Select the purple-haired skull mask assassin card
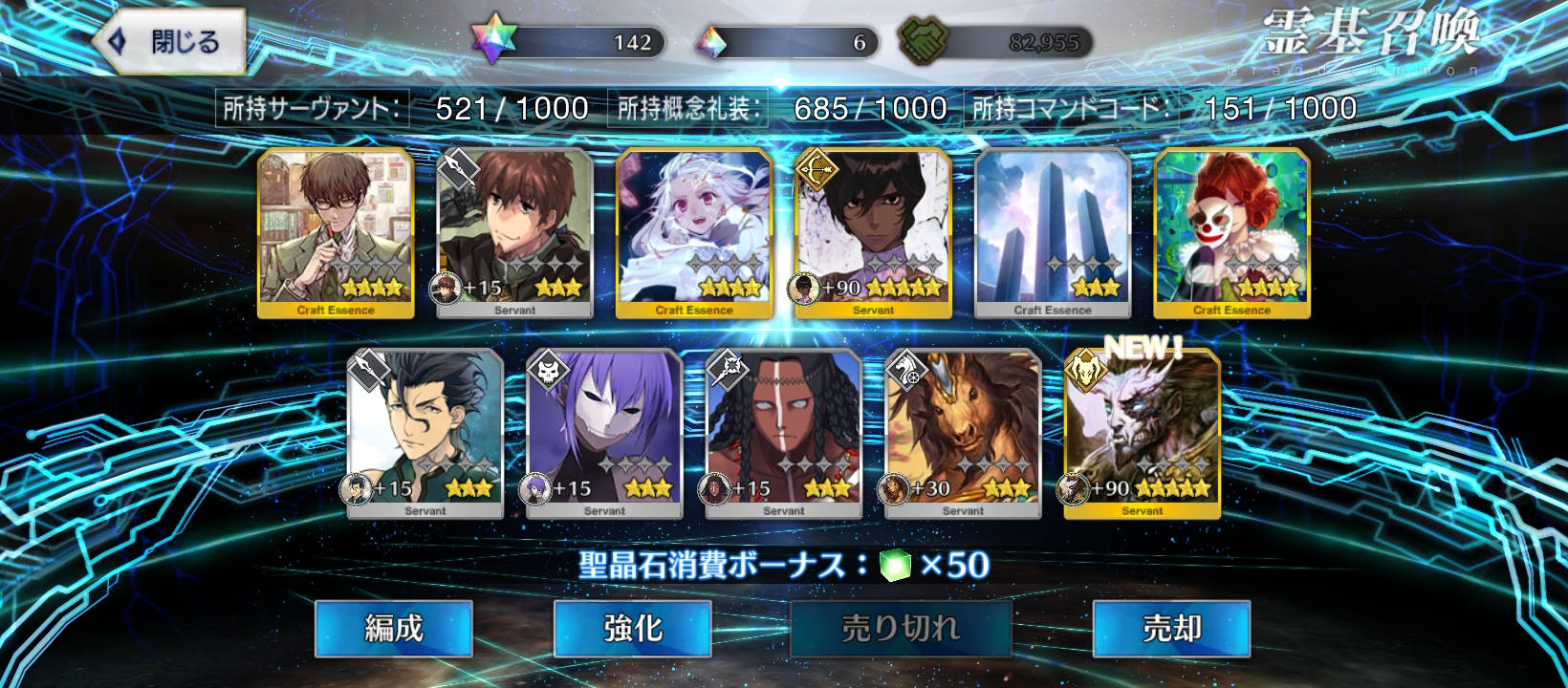This screenshot has height=688, width=1568. point(604,433)
